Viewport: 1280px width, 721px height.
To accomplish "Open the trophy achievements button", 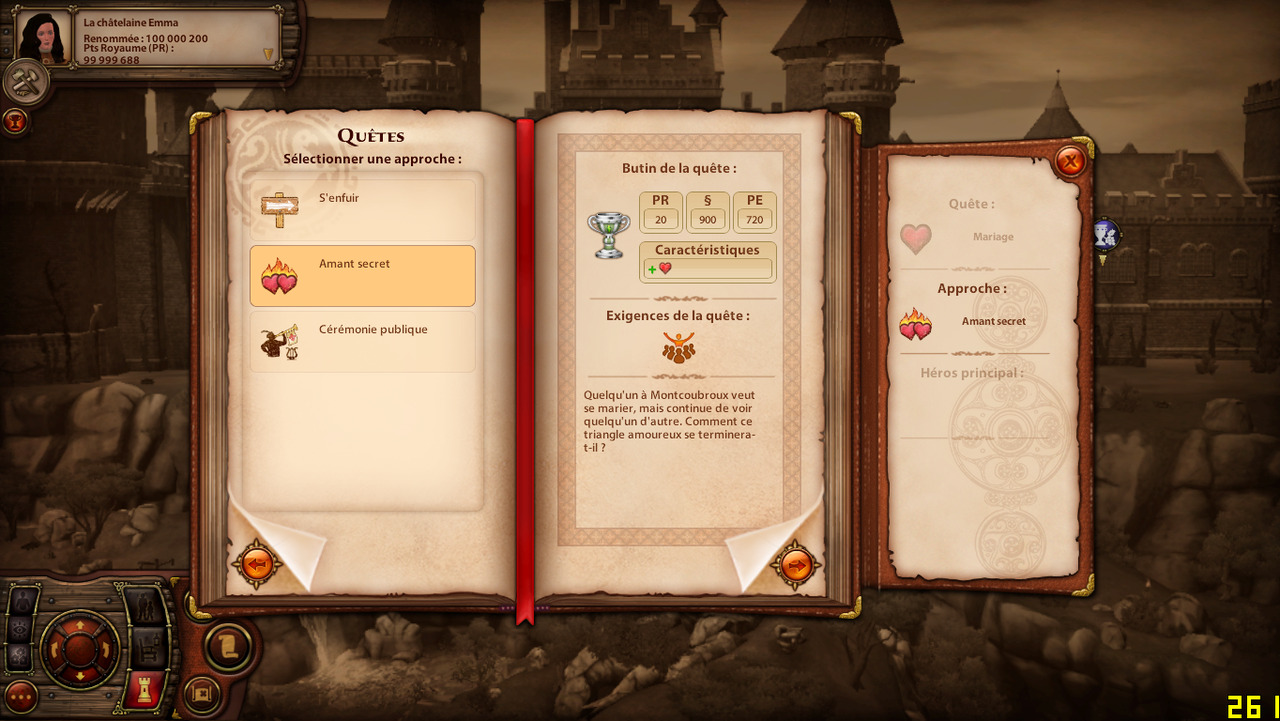I will [14, 122].
